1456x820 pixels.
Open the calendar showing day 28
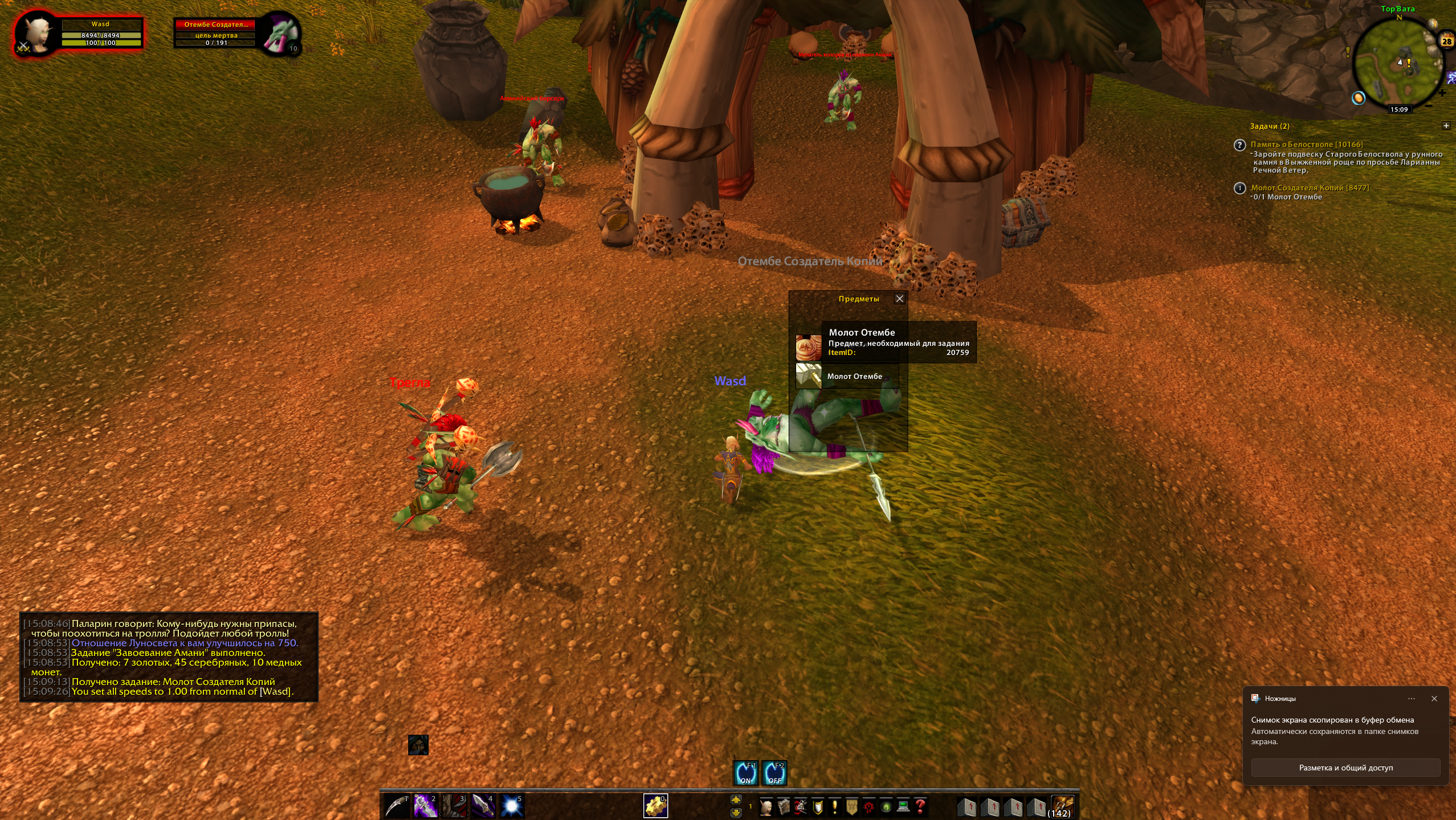(x=1447, y=41)
